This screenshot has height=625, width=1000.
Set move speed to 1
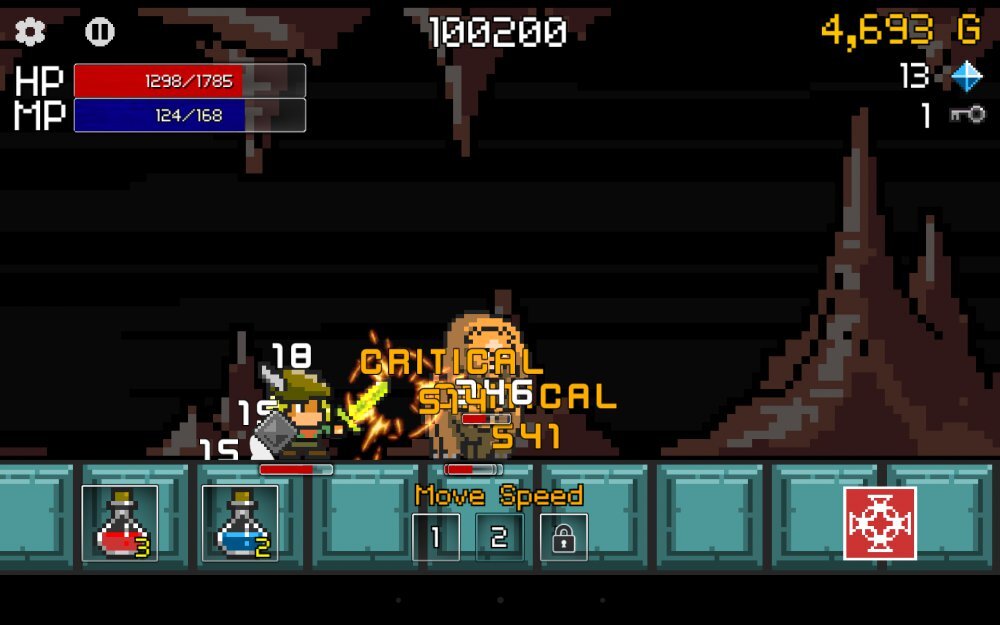pos(436,537)
